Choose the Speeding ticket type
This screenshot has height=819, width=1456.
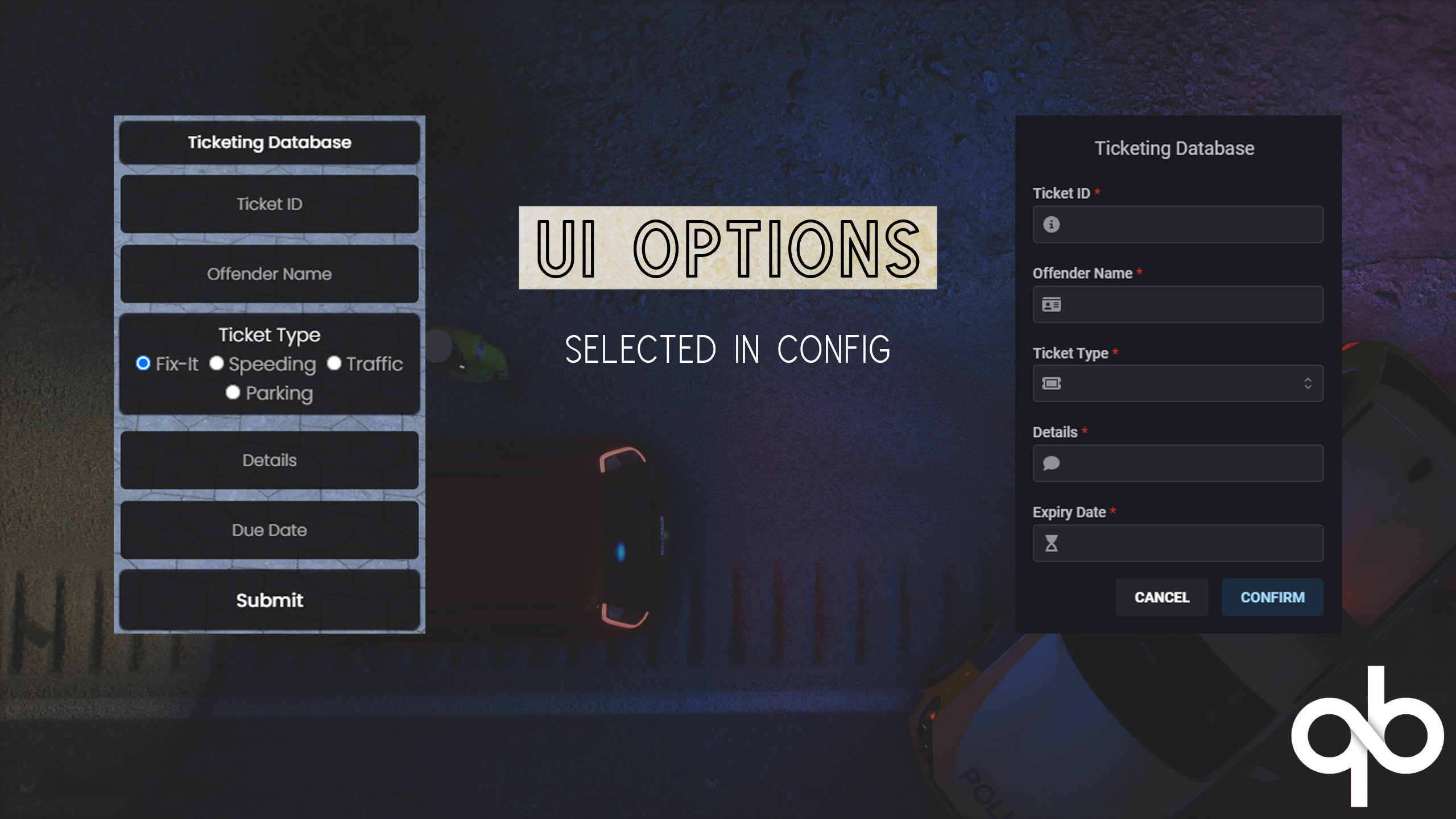(x=217, y=363)
